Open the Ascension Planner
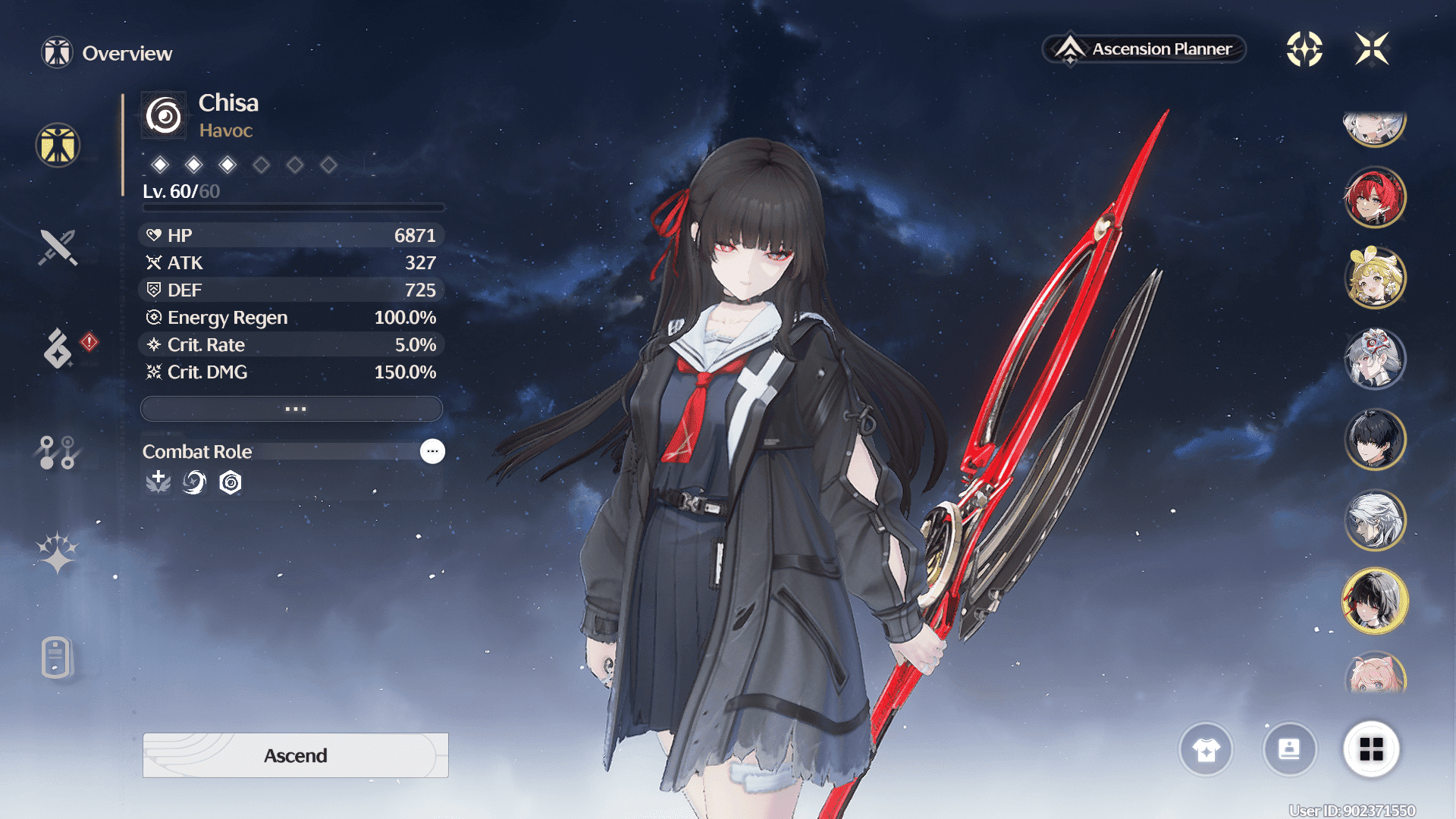This screenshot has width=1456, height=819. pyautogui.click(x=1145, y=49)
